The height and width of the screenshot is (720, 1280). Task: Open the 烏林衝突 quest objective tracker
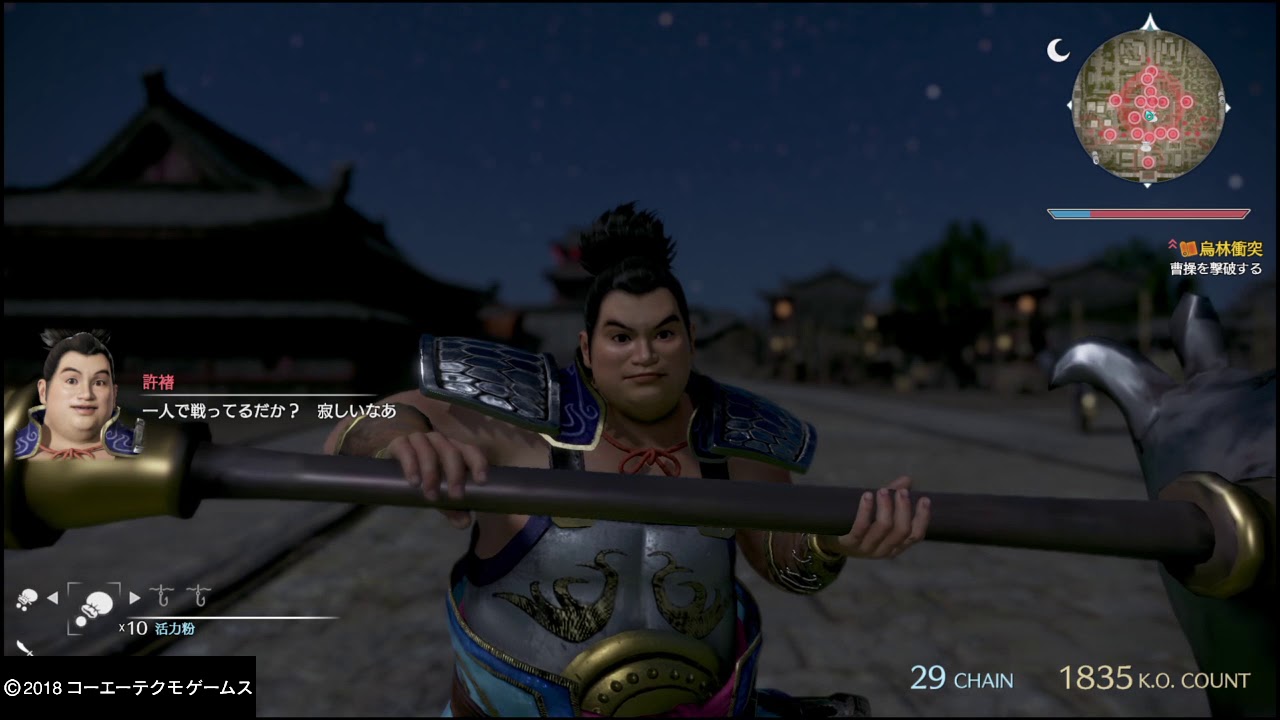pos(1220,249)
